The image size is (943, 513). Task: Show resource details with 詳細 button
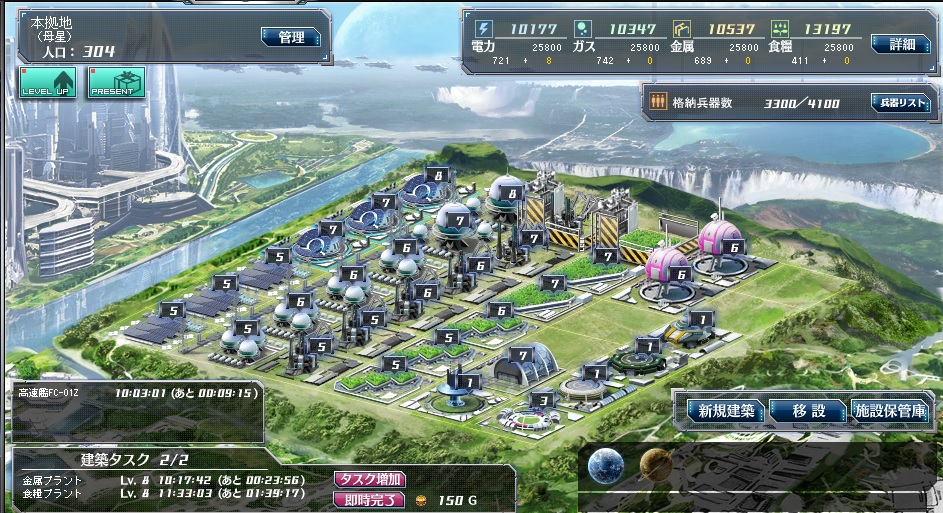pos(894,44)
